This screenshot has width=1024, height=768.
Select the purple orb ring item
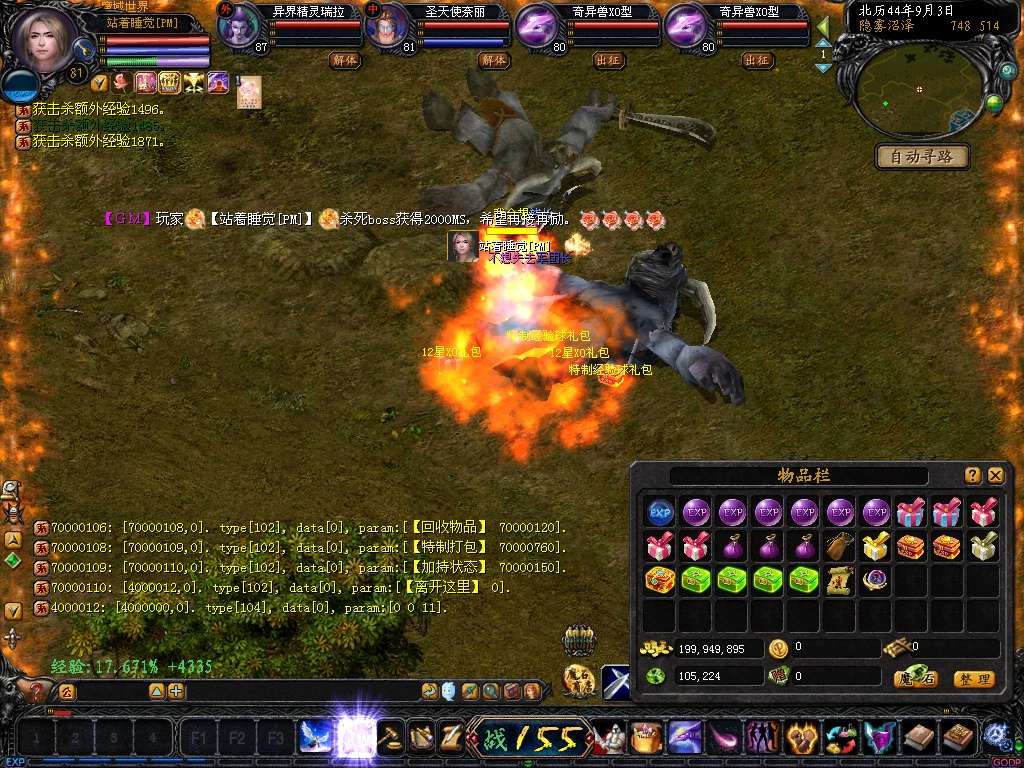click(877, 581)
